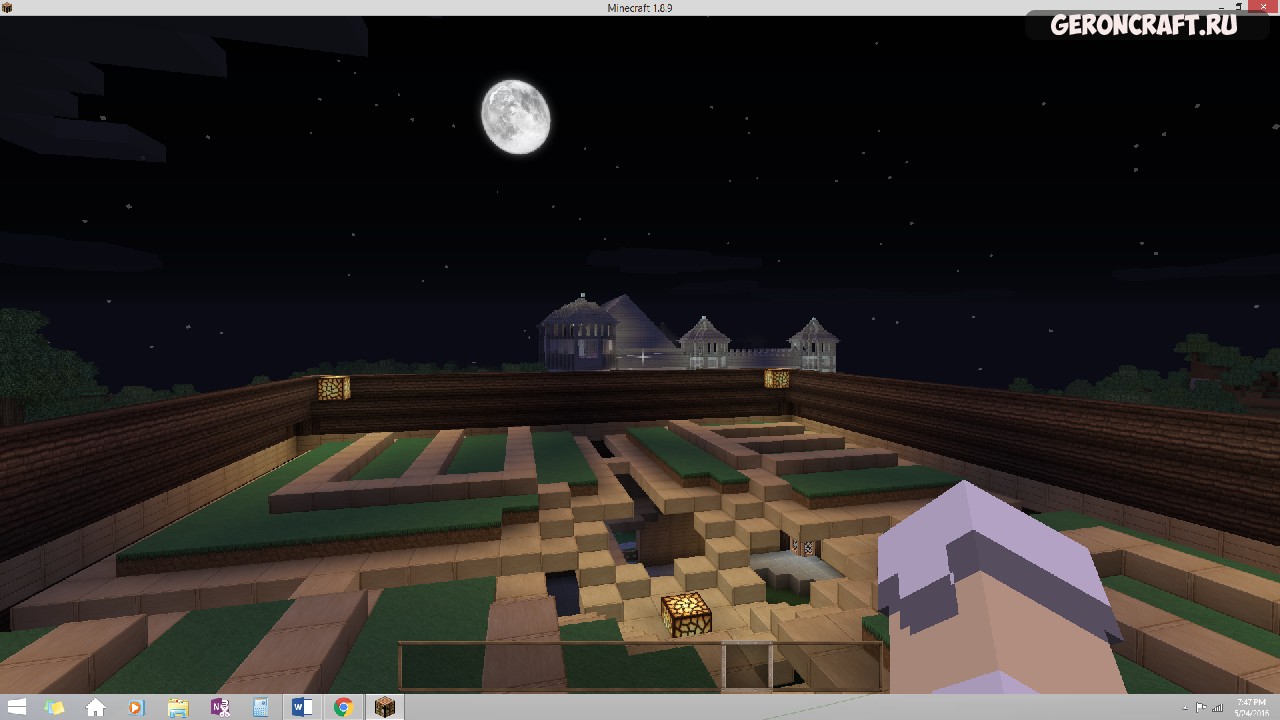The width and height of the screenshot is (1280, 720).
Task: Select the highlighted hotbar slot
Action: 747,666
